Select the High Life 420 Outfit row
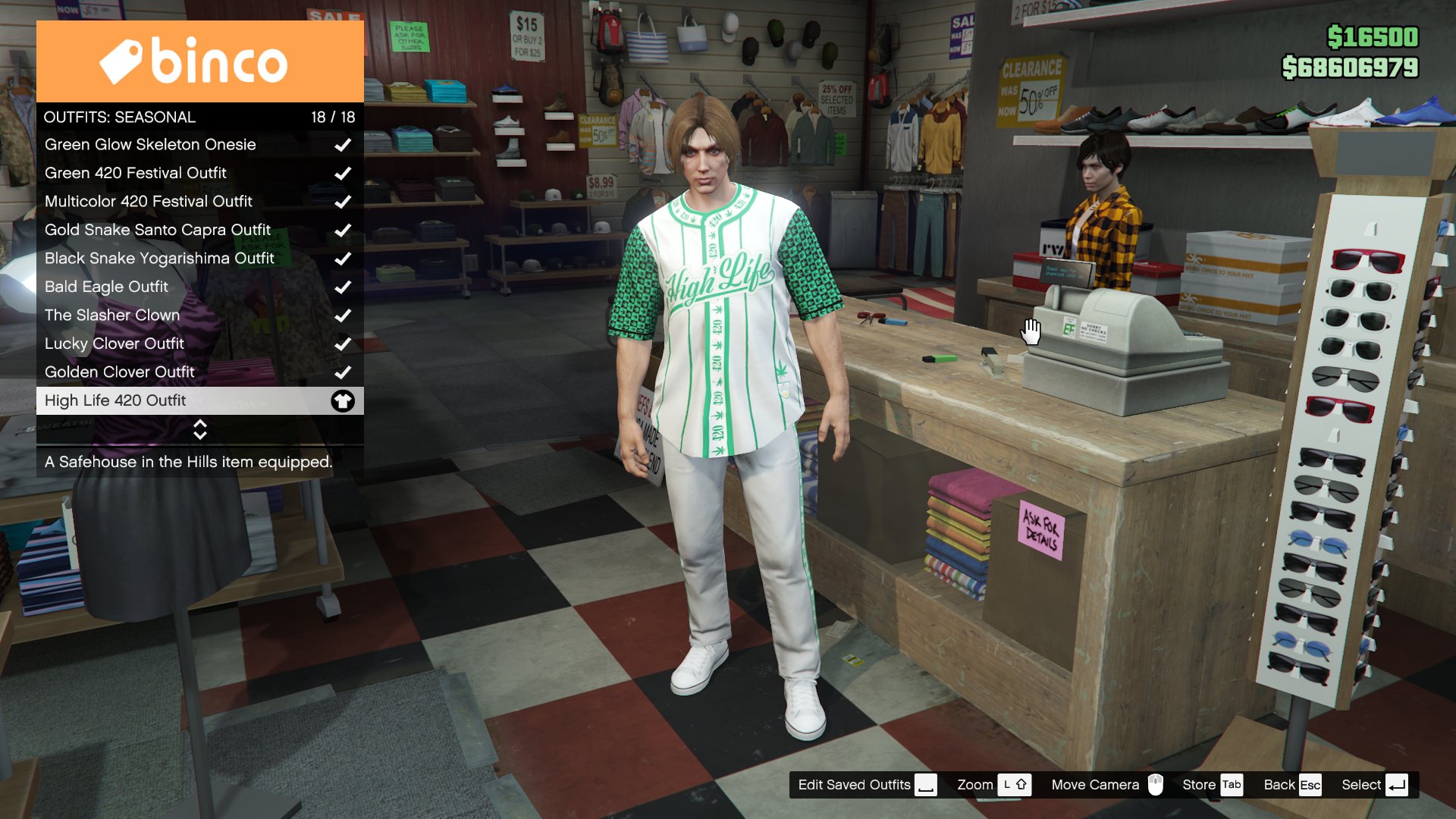This screenshot has height=819, width=1456. (199, 400)
